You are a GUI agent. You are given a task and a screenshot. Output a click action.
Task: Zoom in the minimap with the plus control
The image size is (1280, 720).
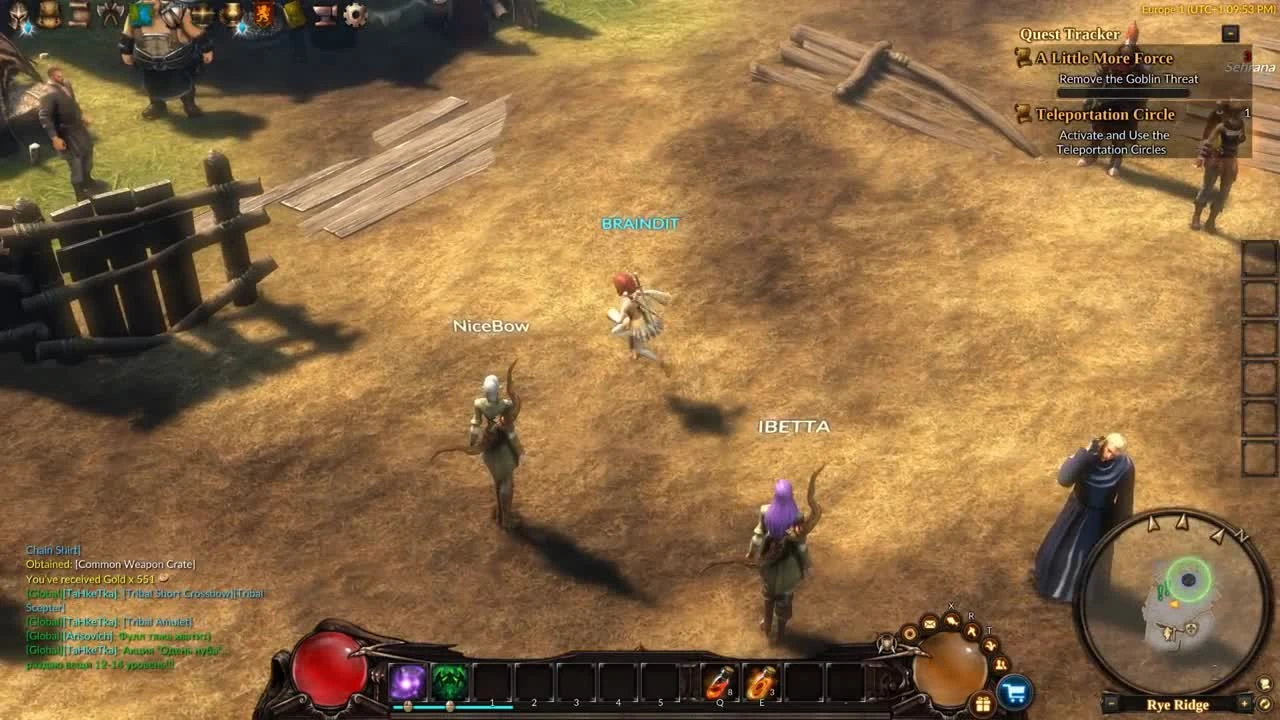tap(1244, 704)
